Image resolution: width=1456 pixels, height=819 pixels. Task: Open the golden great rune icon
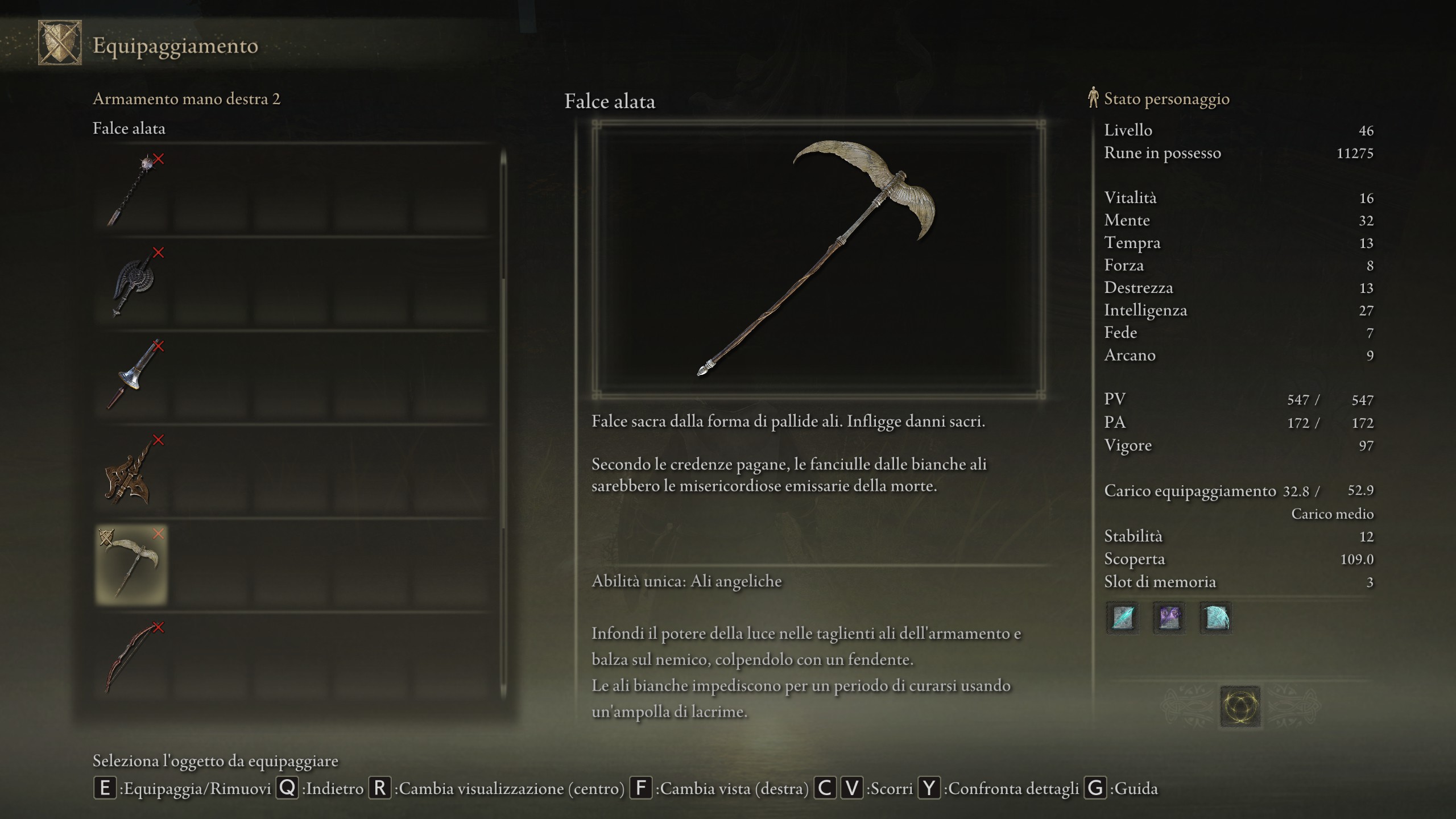pyautogui.click(x=1240, y=707)
